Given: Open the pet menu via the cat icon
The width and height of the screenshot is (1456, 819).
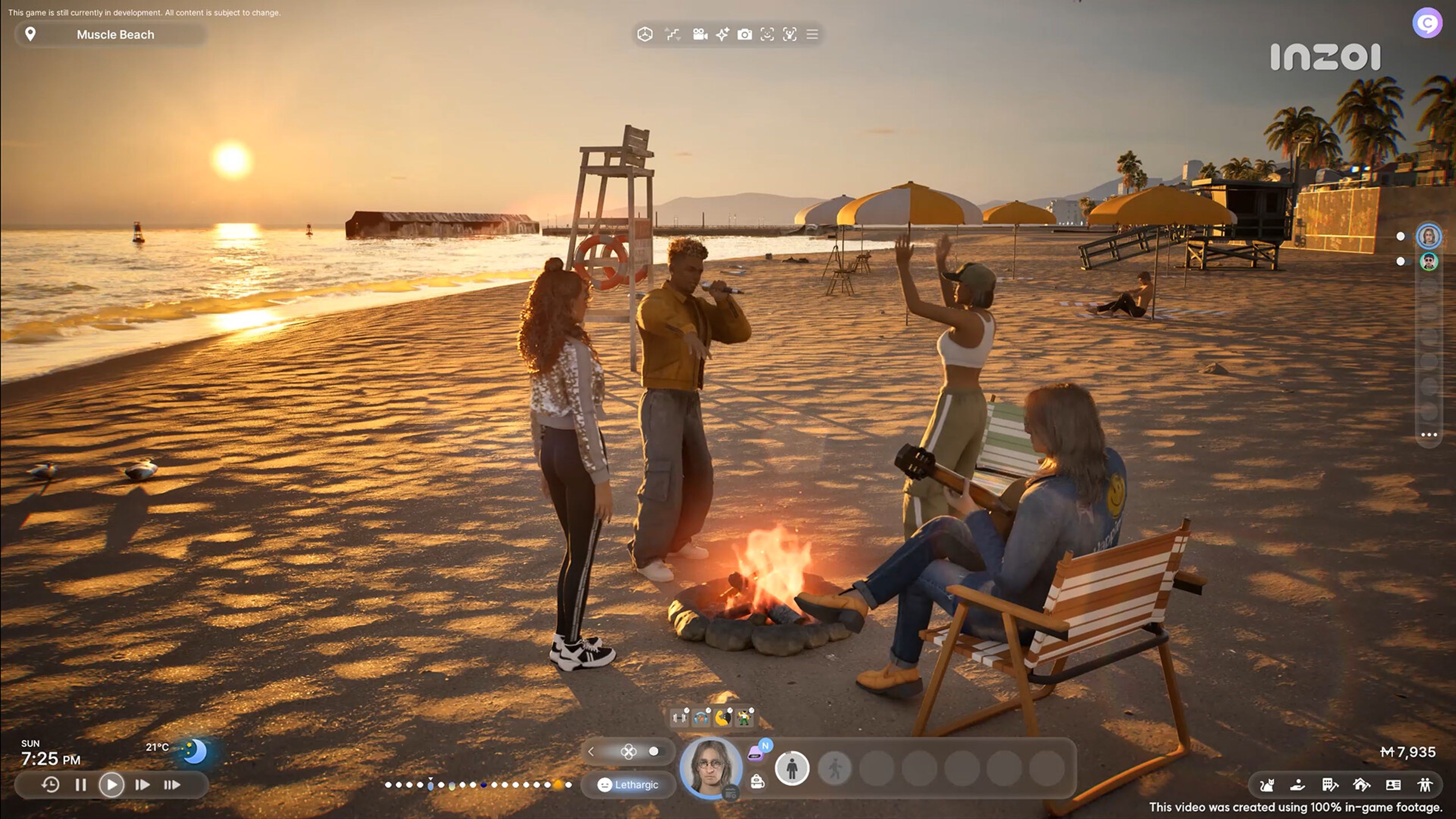Looking at the screenshot, I should coord(1268,786).
